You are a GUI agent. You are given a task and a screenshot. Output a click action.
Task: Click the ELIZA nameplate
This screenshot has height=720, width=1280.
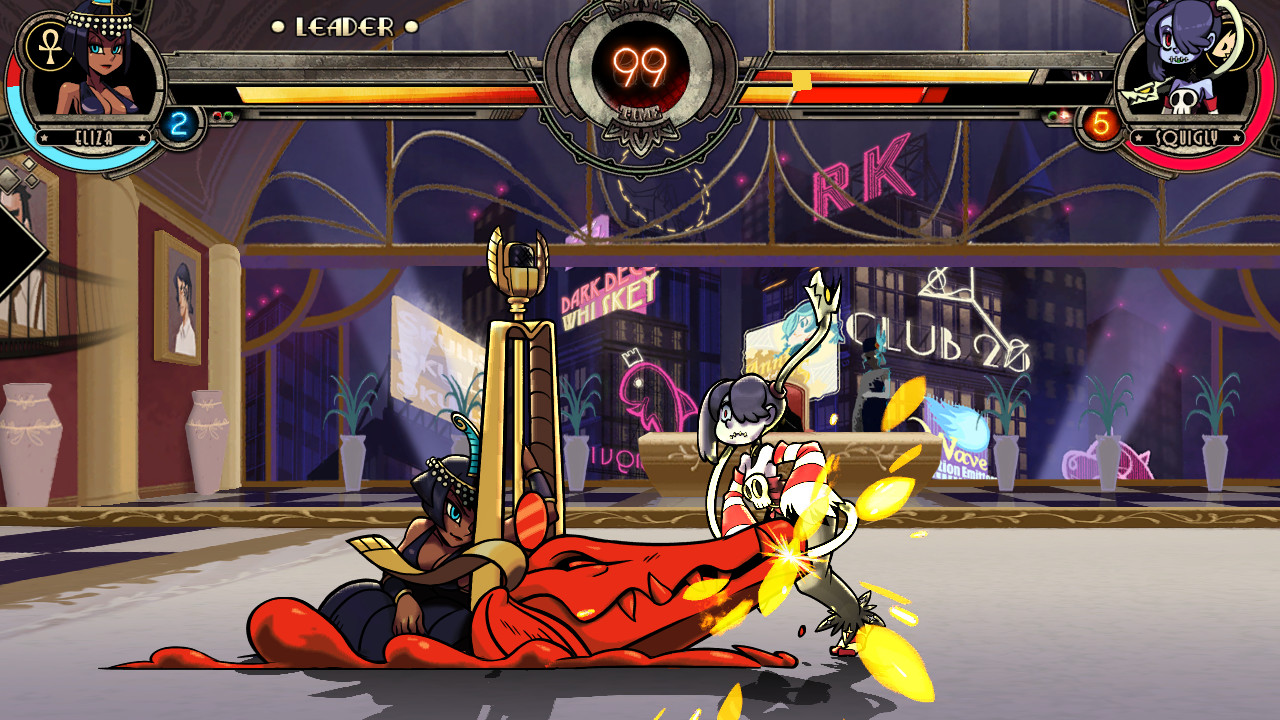point(92,135)
